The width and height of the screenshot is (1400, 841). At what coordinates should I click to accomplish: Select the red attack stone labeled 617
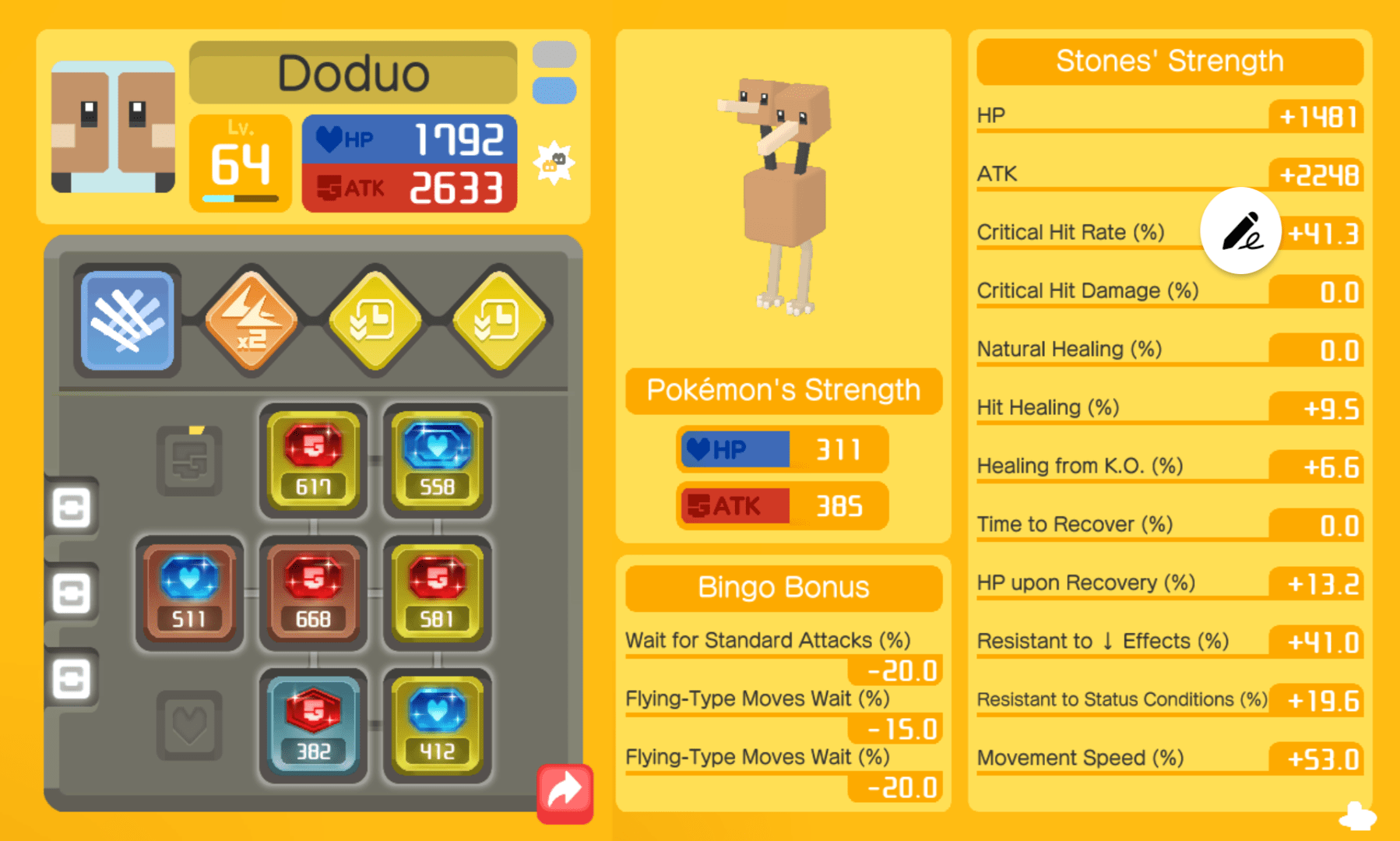tap(313, 461)
